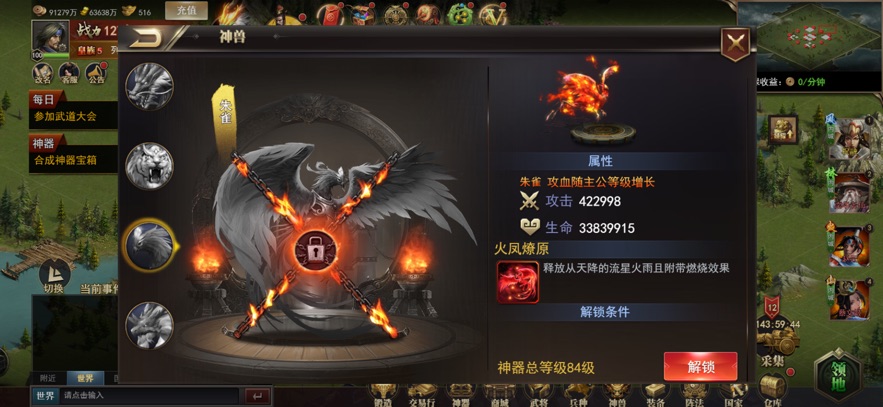
Task: Close the 神兽 panel with the X
Action: pyautogui.click(x=735, y=43)
